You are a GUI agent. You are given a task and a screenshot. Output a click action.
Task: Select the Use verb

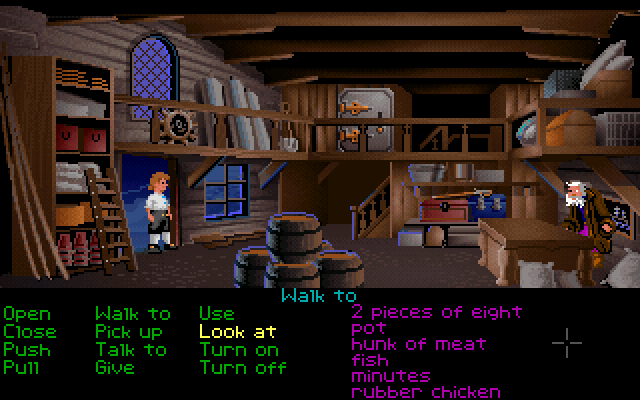[x=216, y=314]
